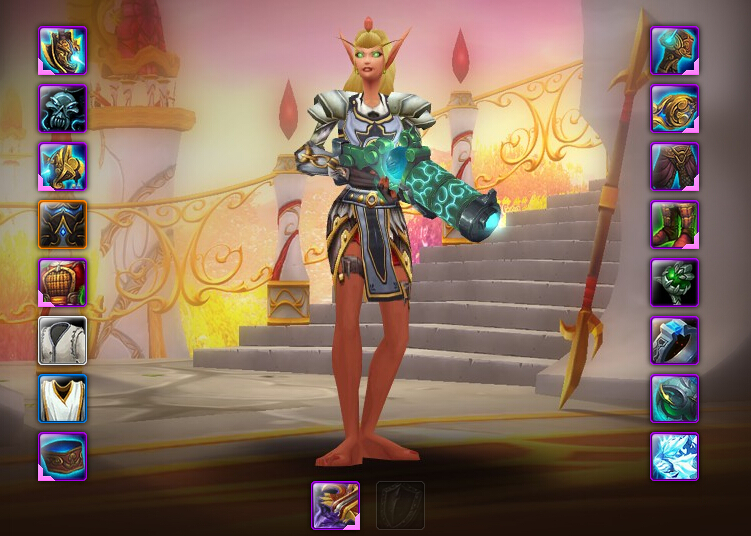The image size is (751, 536).
Task: Select the white and gold tabard slot
Action: pos(63,399)
